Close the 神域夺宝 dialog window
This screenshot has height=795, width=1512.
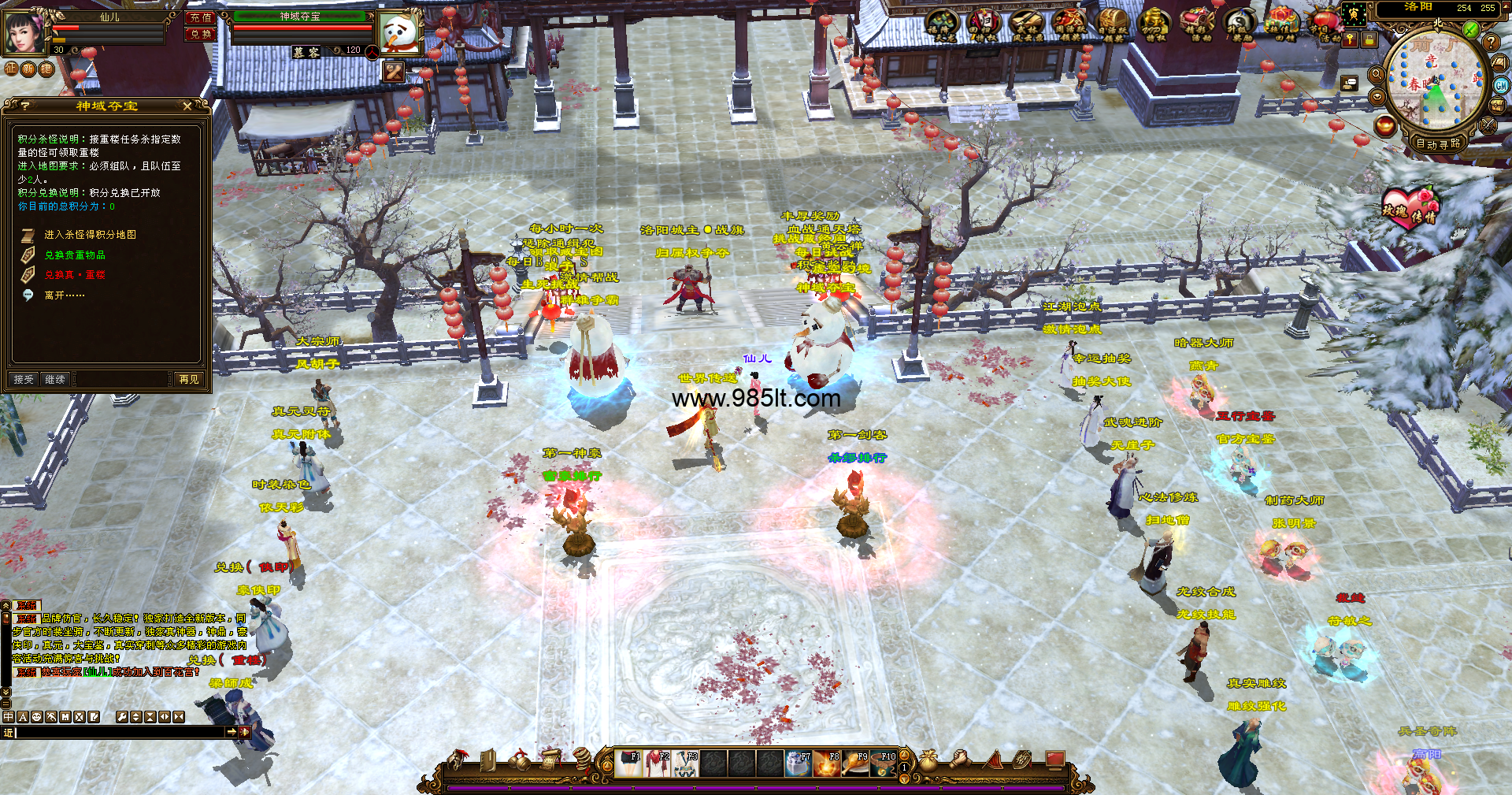[x=187, y=106]
